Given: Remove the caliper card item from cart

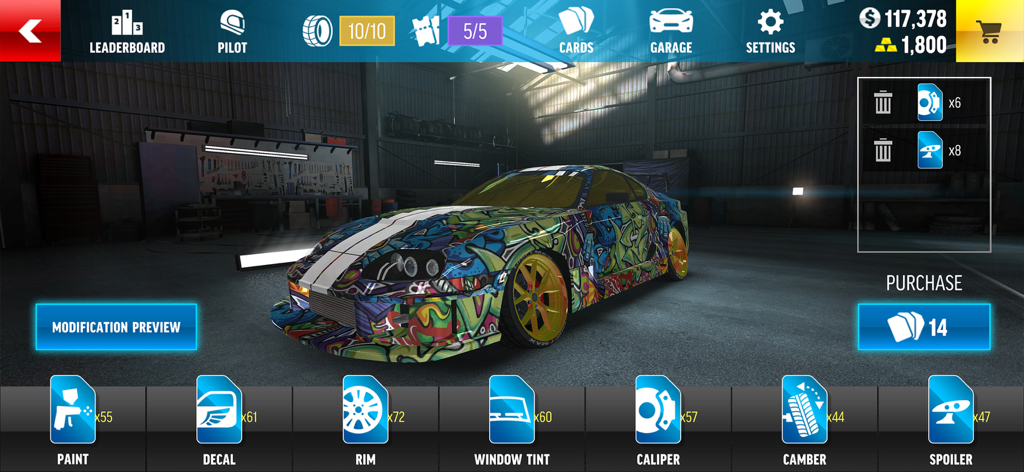Looking at the screenshot, I should click(883, 103).
